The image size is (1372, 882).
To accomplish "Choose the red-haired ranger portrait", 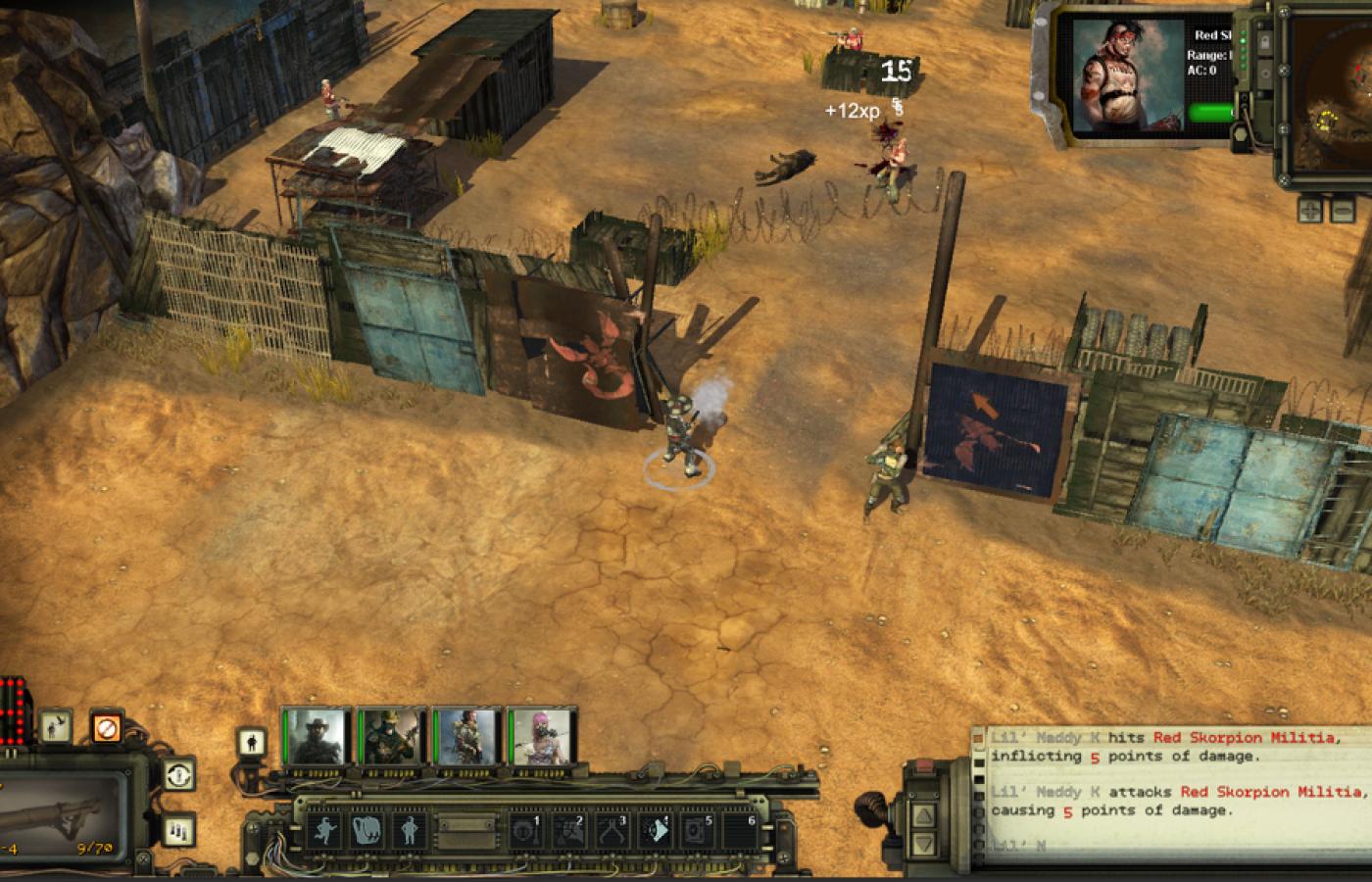I will 465,736.
